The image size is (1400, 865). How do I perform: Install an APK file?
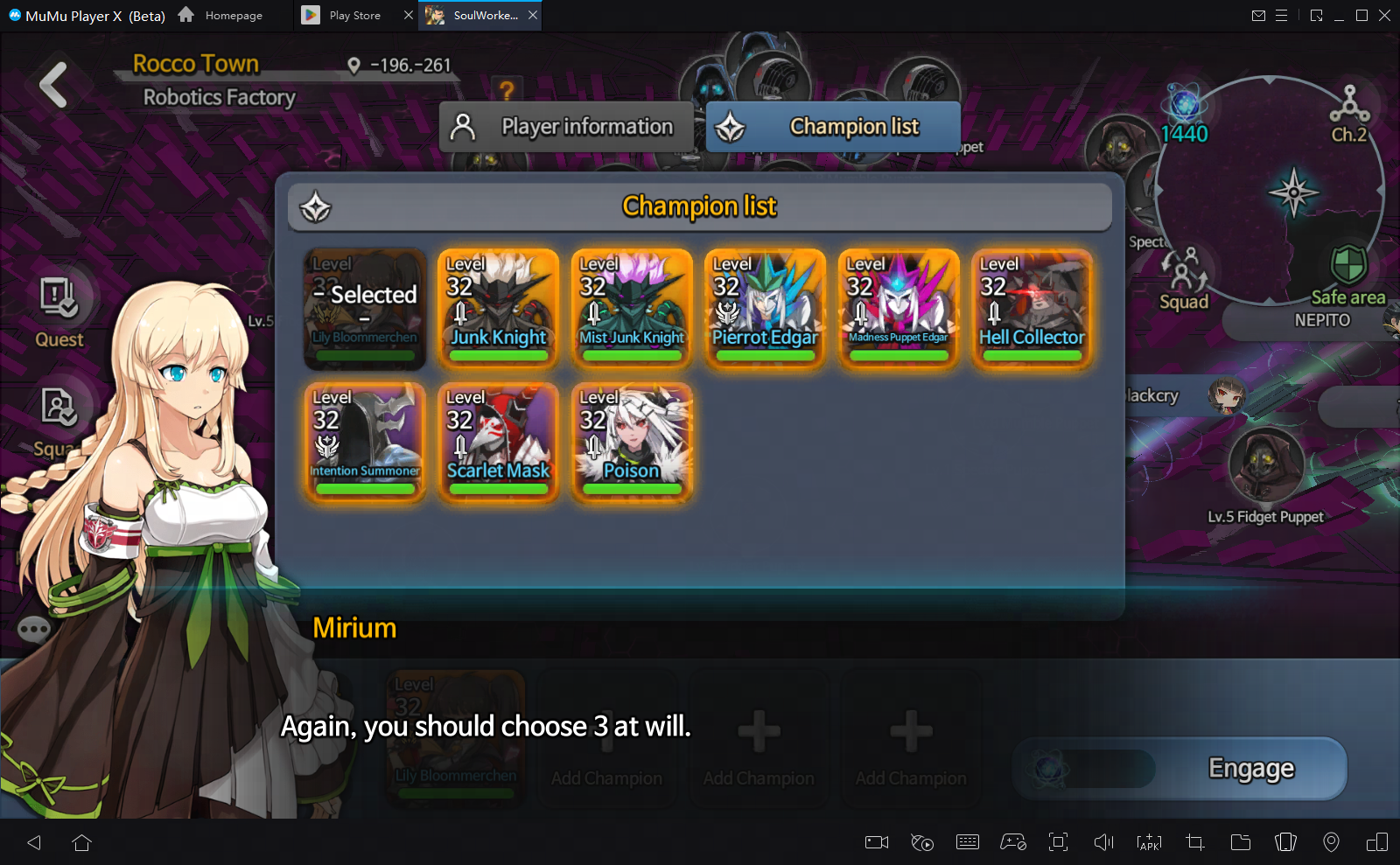(x=1149, y=842)
